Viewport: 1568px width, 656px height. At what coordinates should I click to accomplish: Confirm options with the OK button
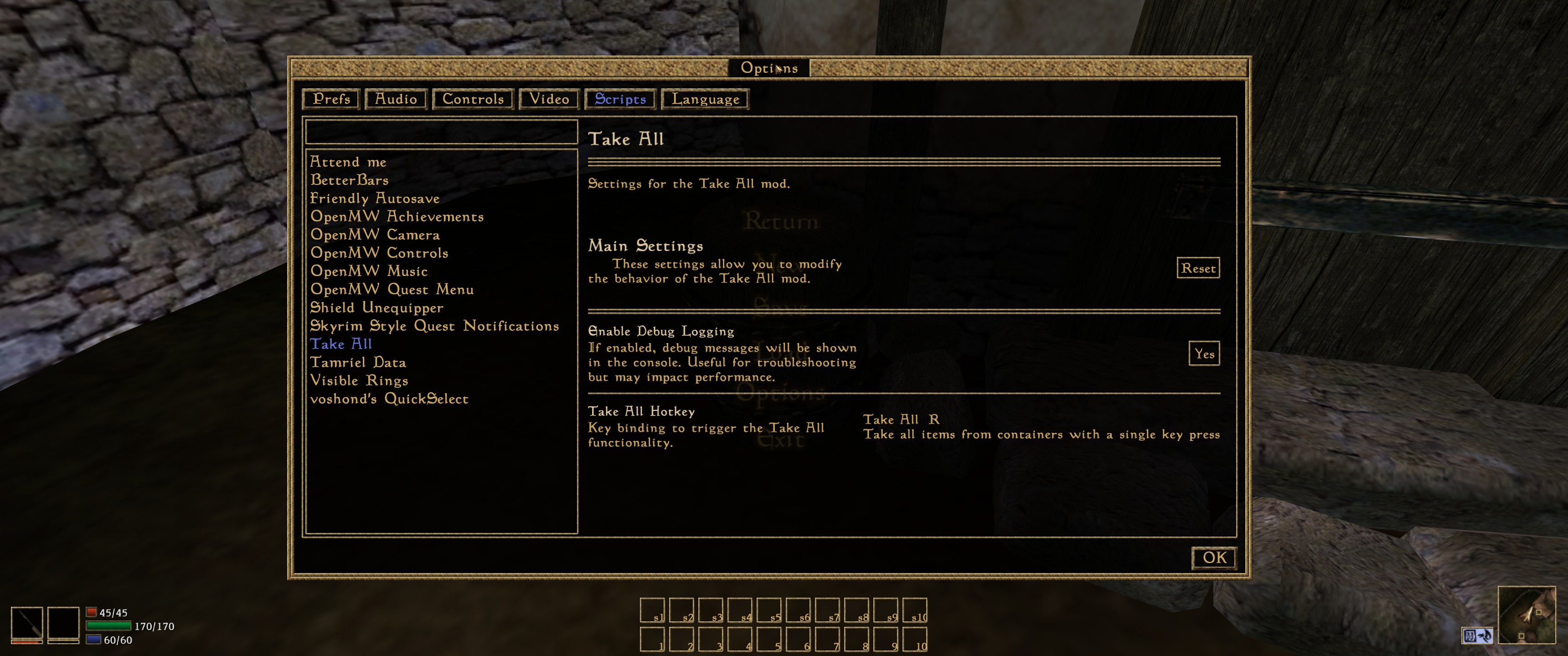(x=1214, y=558)
